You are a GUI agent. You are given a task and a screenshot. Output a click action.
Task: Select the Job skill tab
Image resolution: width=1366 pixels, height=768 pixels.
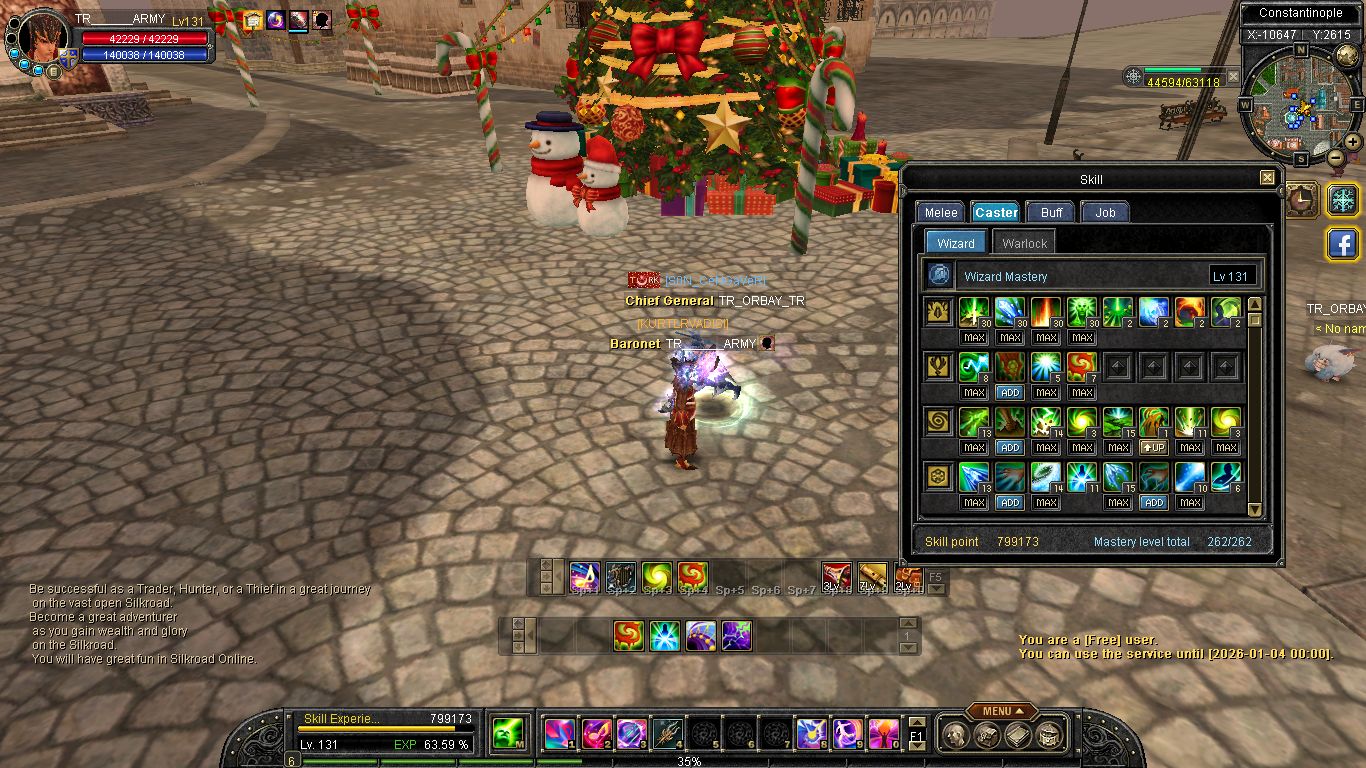pyautogui.click(x=1105, y=212)
